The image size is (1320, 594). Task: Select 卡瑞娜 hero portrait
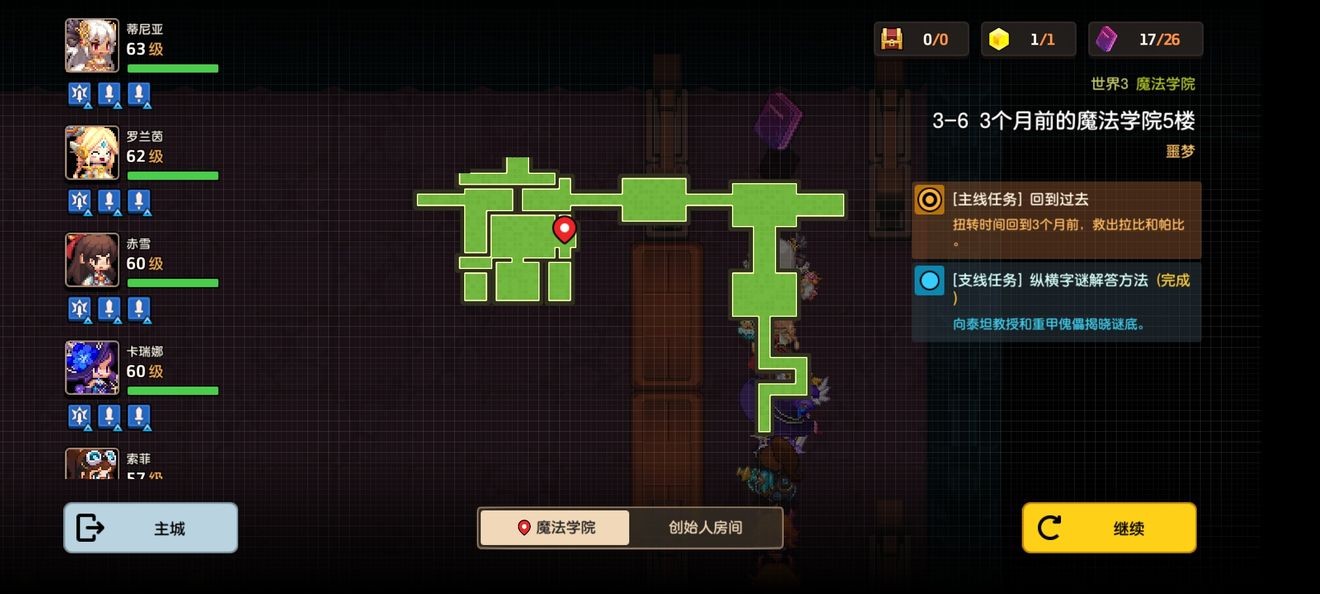[92, 367]
